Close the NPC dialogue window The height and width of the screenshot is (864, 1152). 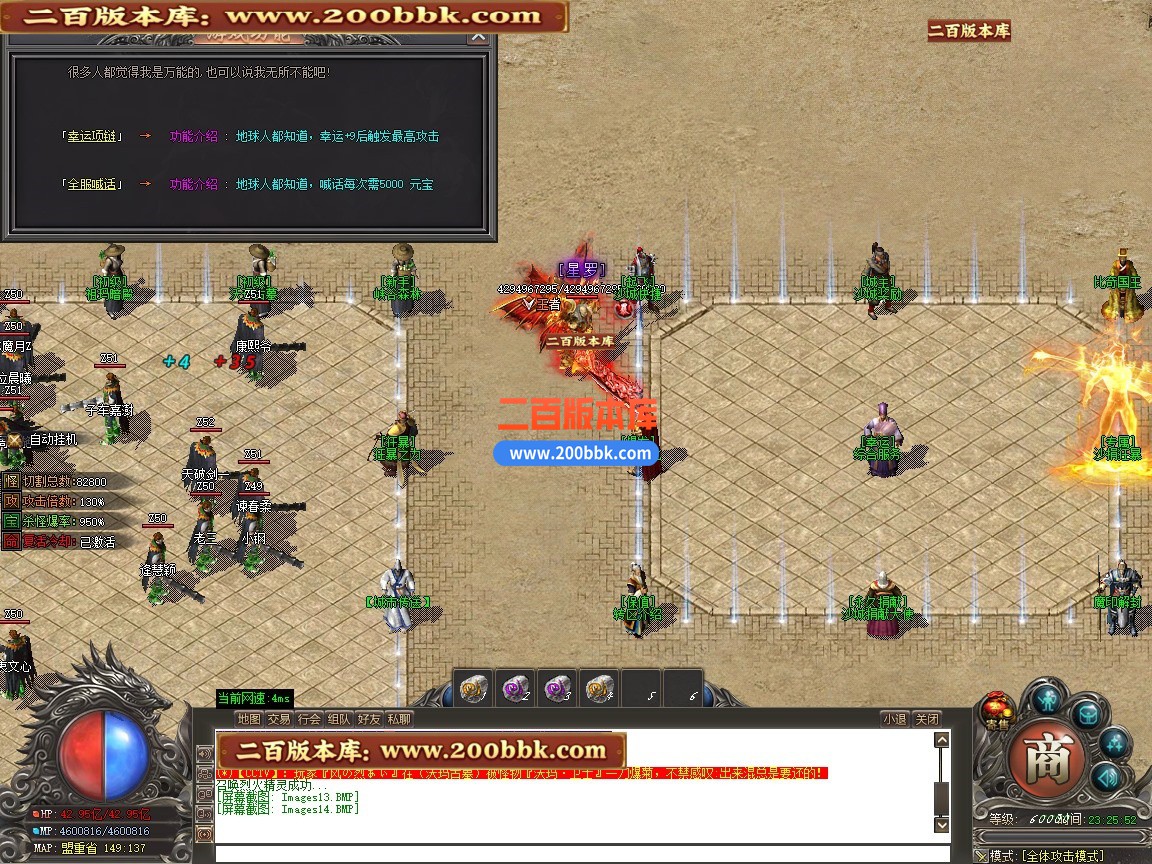pyautogui.click(x=479, y=37)
